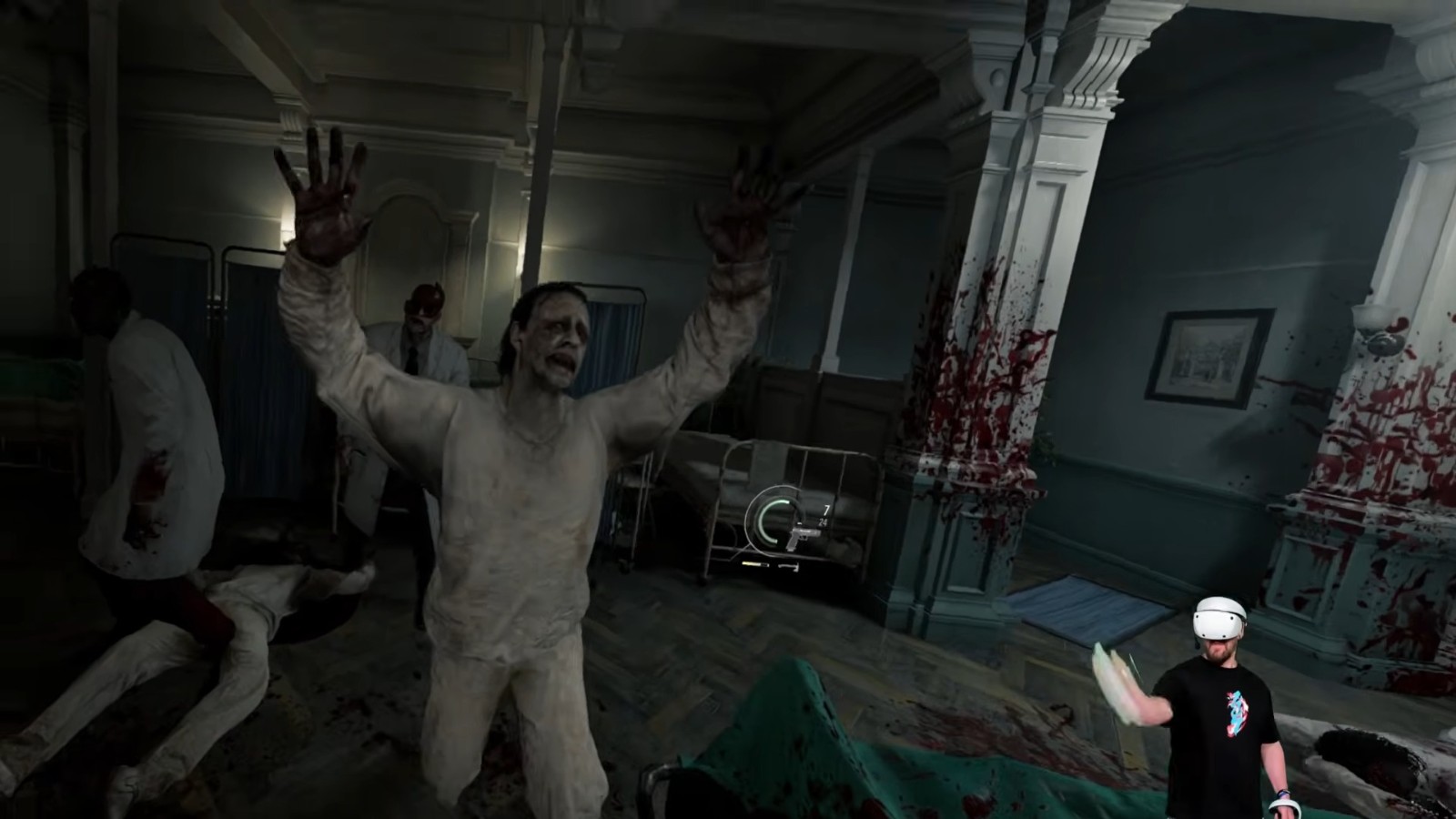
Task: Click the reserve ammo count of 24
Action: (824, 521)
